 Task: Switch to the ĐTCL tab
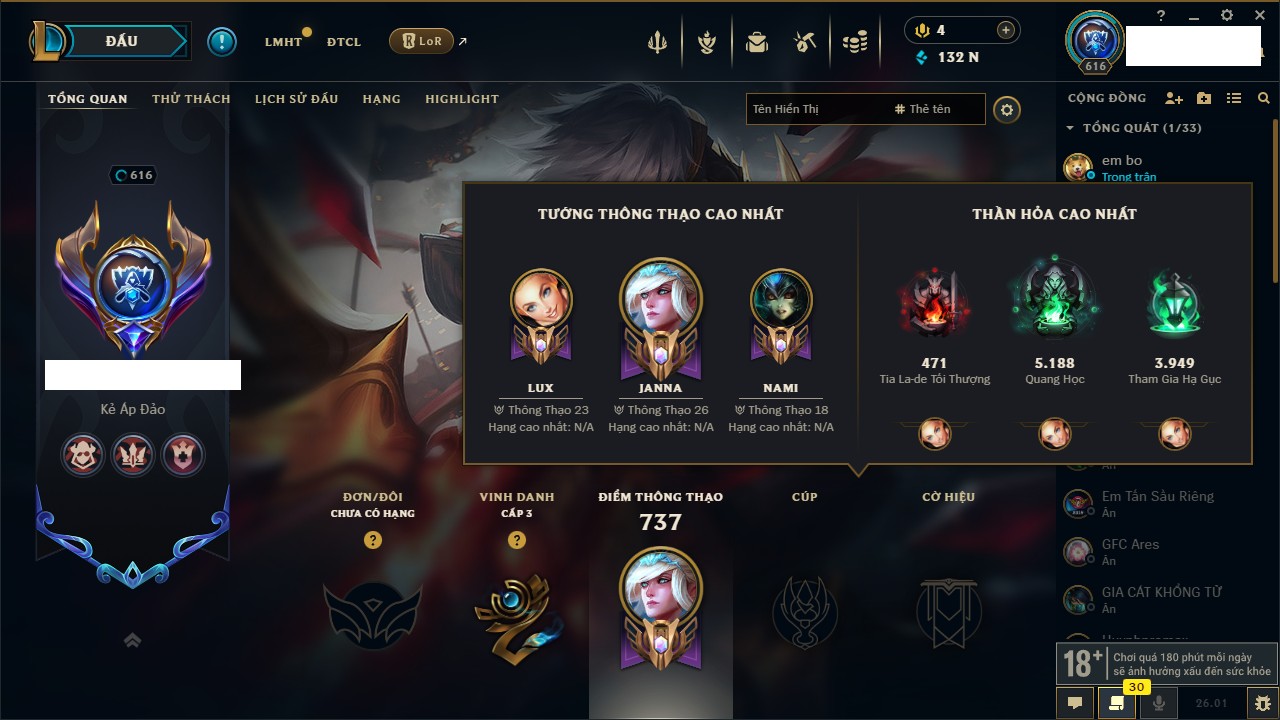coord(344,42)
